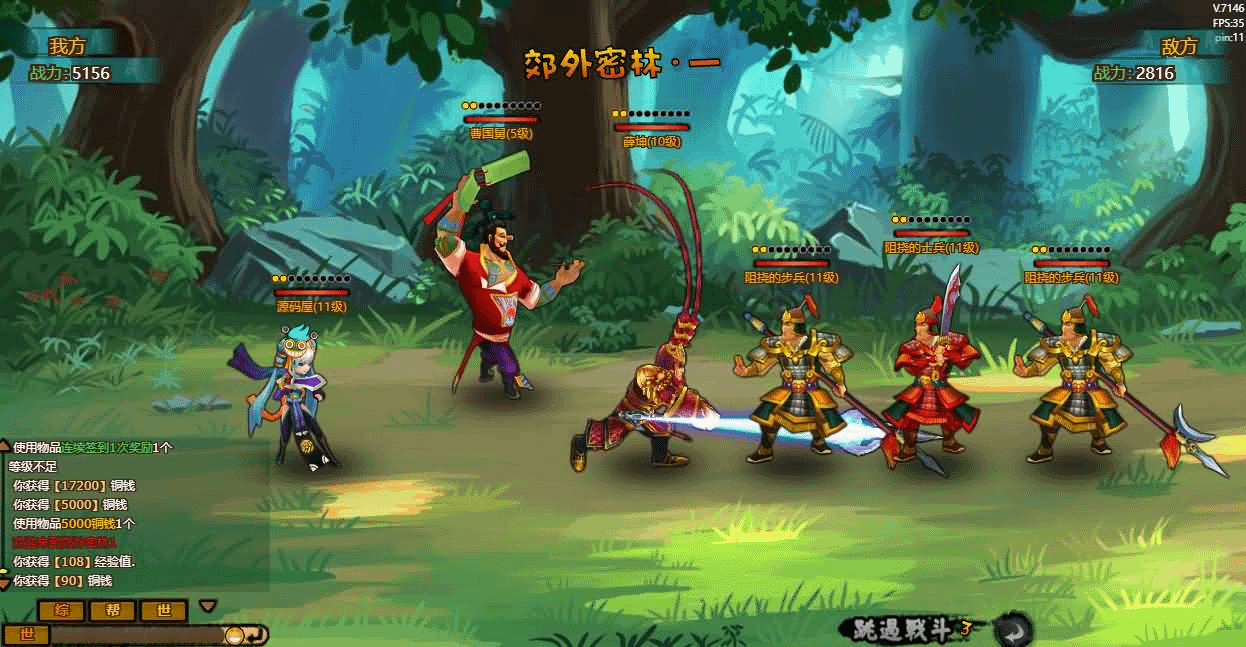Click the chat message input field
This screenshot has width=1246, height=647.
click(x=135, y=635)
